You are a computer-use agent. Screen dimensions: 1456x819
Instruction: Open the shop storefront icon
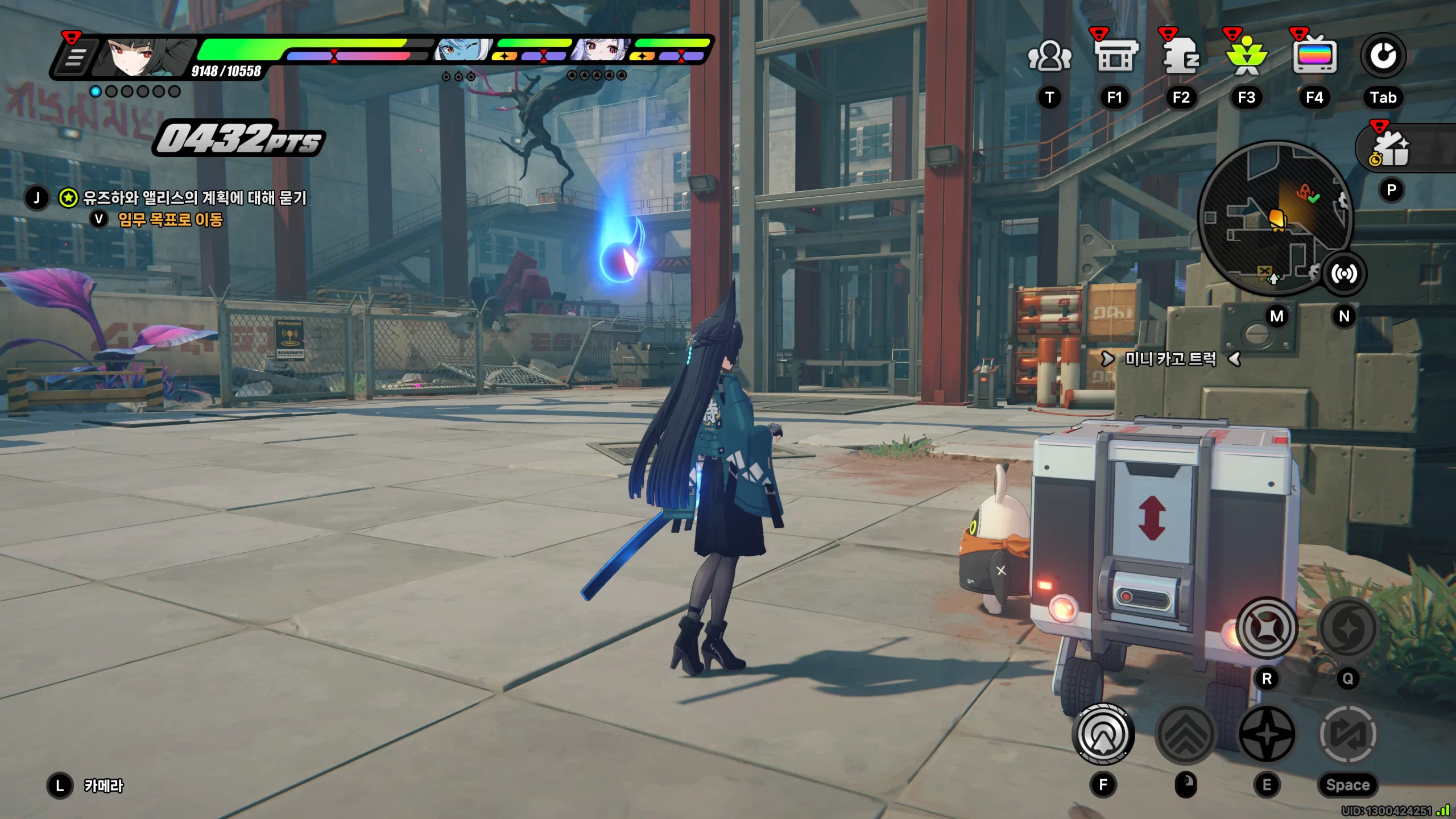(x=1115, y=56)
